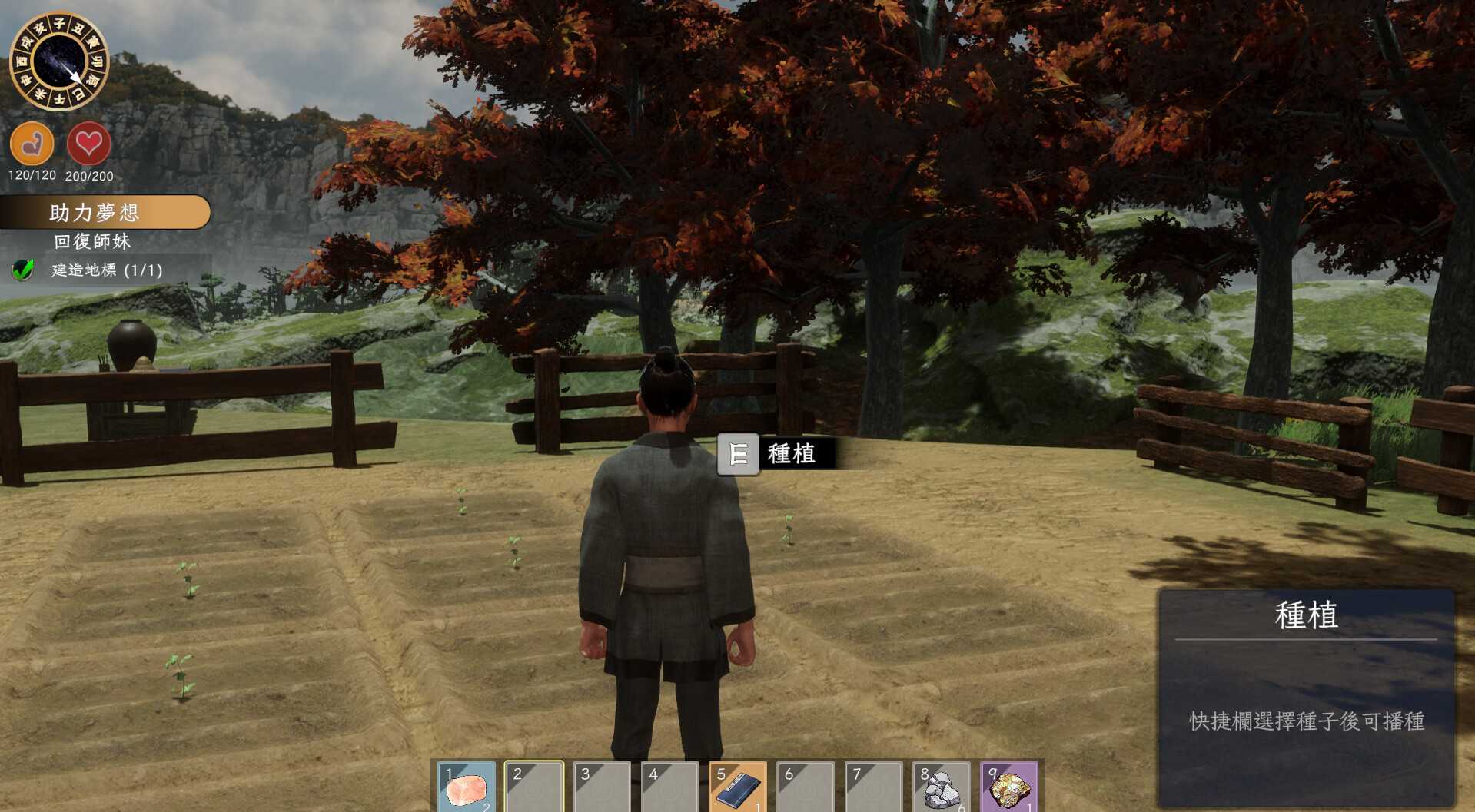Click the empty hotbar slot 4
The width and height of the screenshot is (1475, 812).
tap(669, 788)
